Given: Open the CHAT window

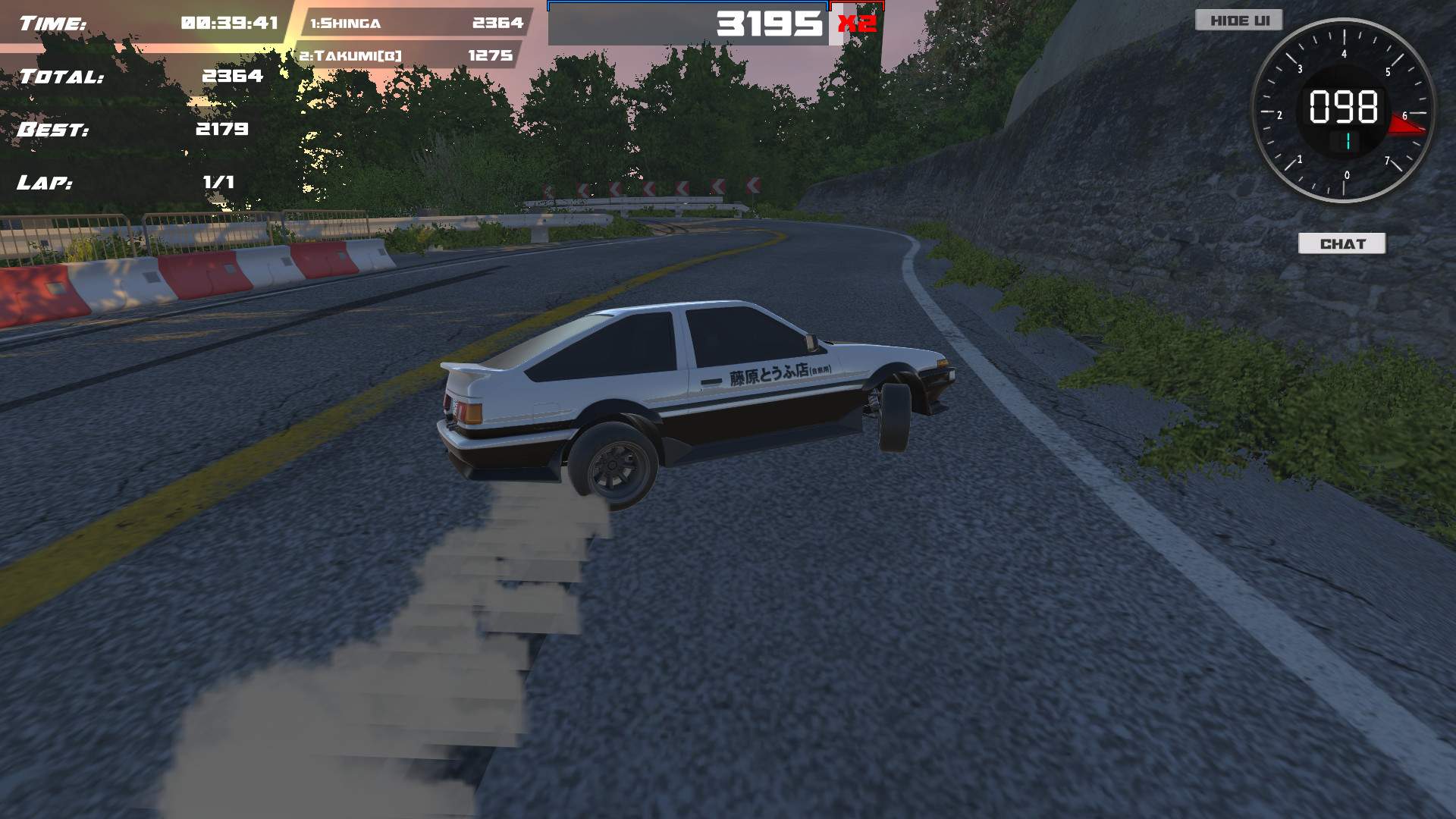Looking at the screenshot, I should click(x=1342, y=243).
